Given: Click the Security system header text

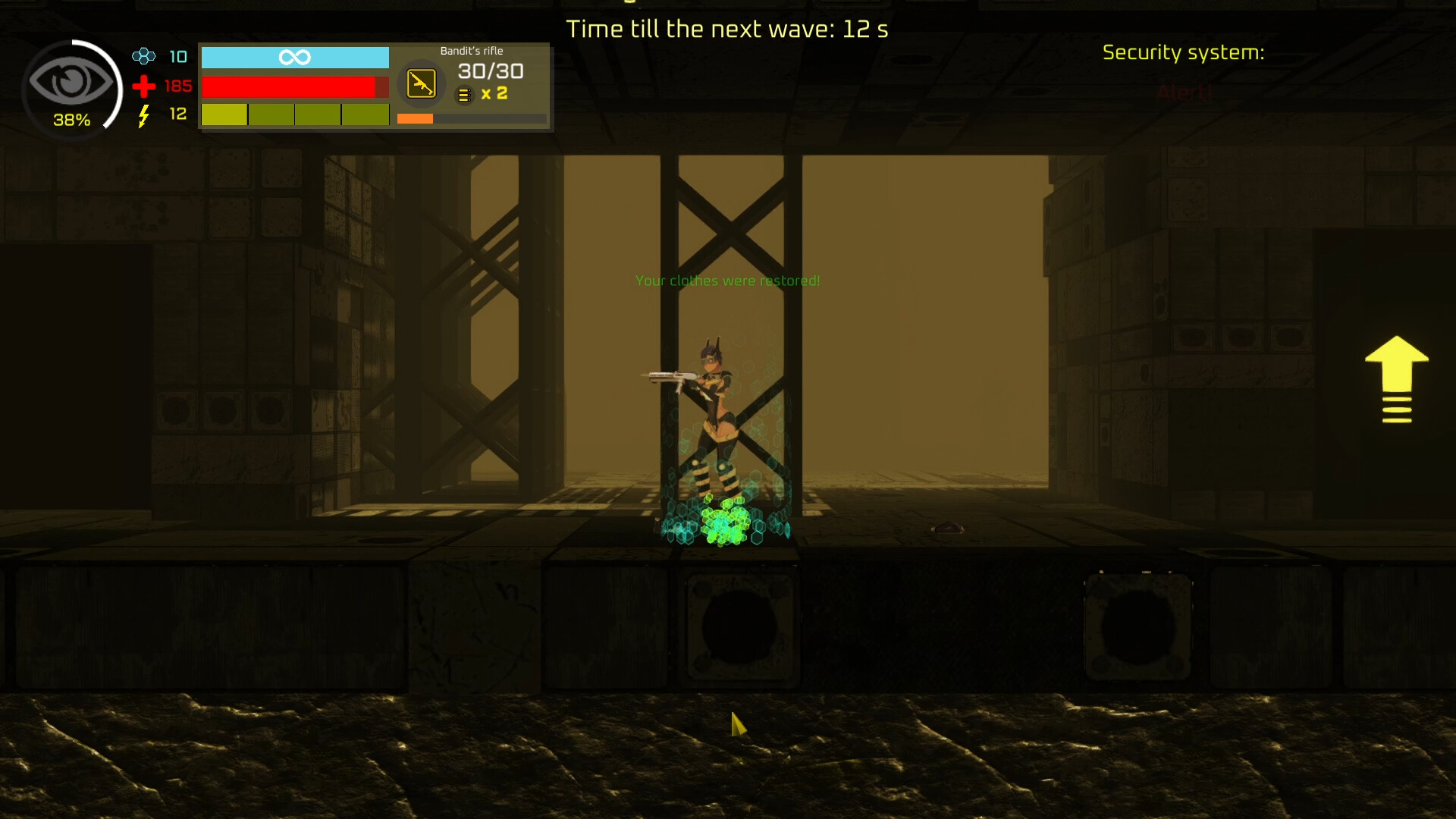Looking at the screenshot, I should (x=1184, y=52).
